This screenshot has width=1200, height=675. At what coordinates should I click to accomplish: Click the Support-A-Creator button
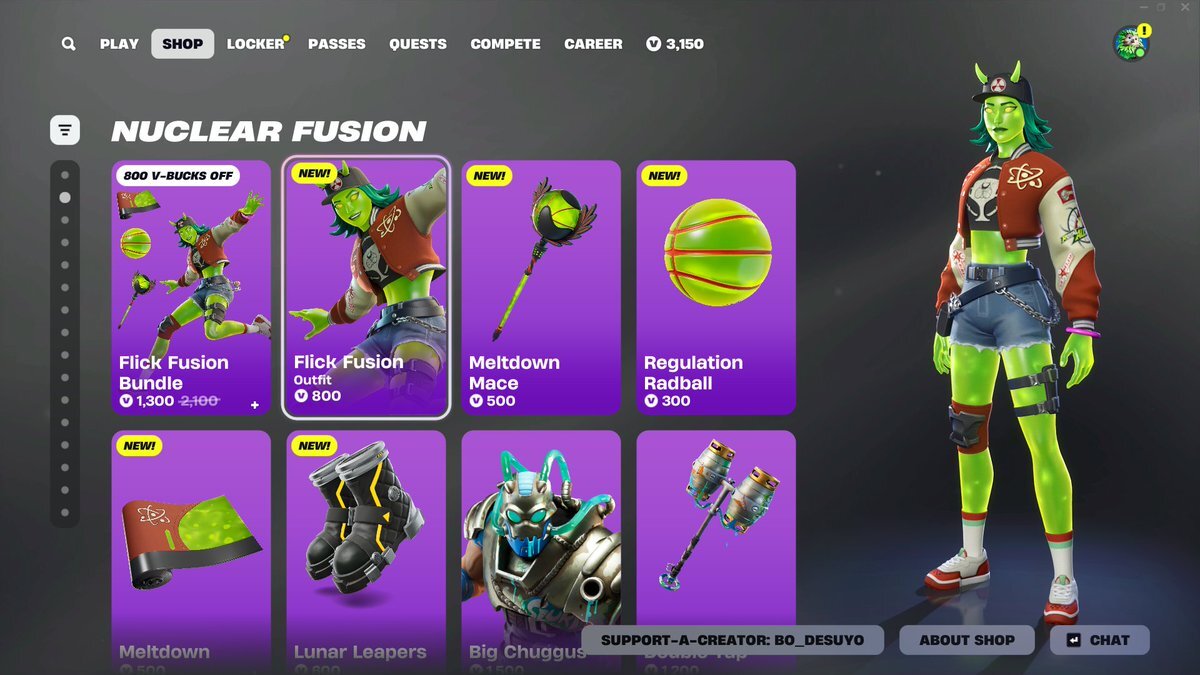click(732, 640)
